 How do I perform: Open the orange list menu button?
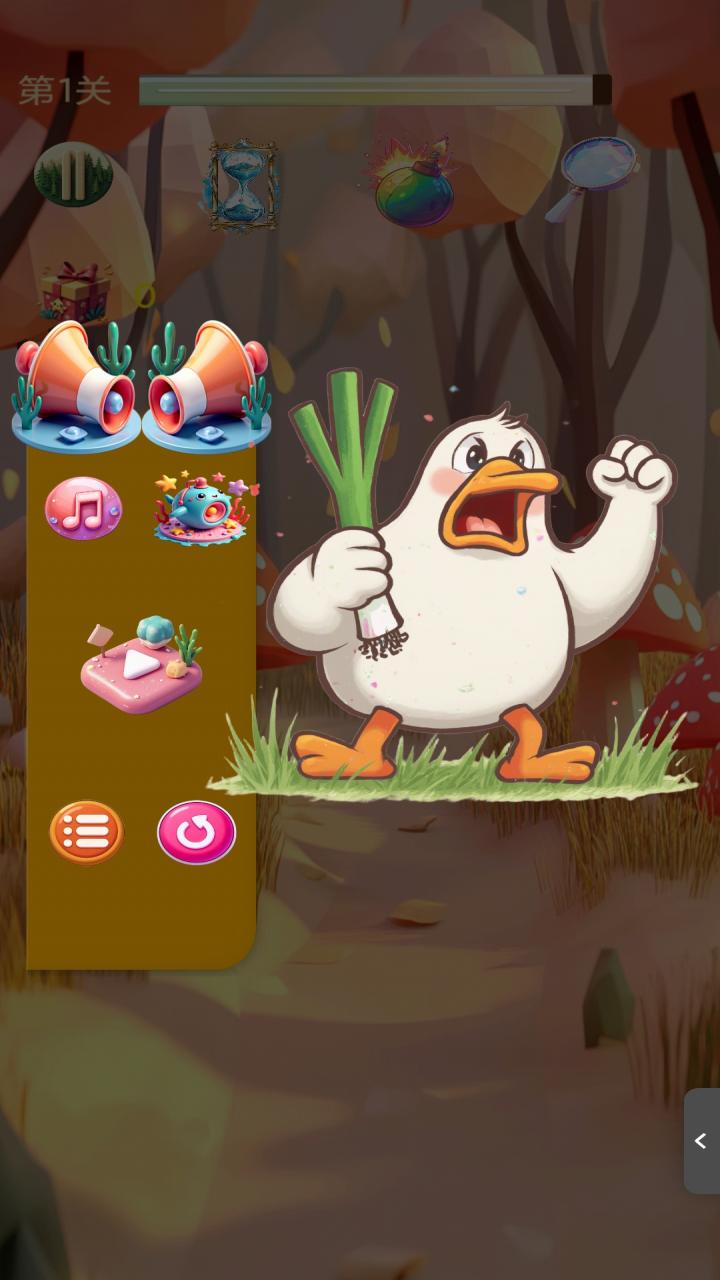[x=87, y=832]
